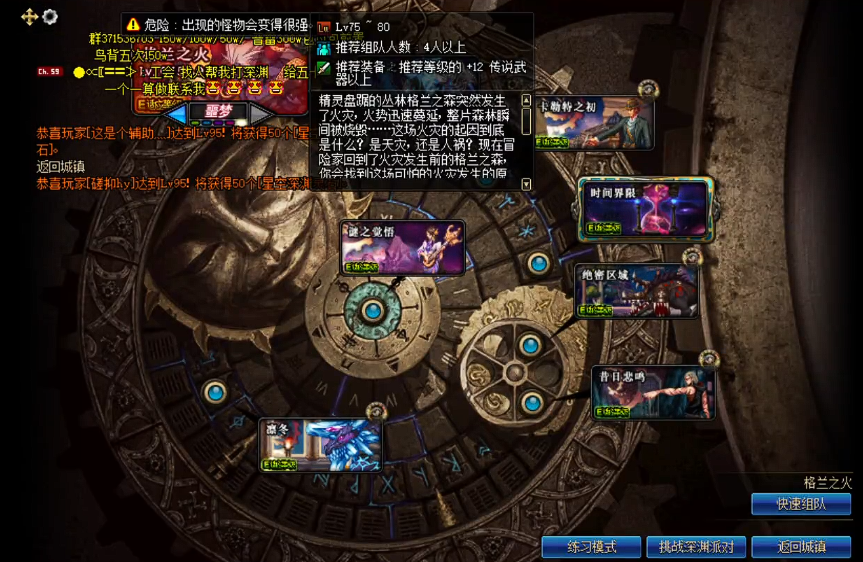This screenshot has width=863, height=562.
Task: Click the gold four-arrow move icon
Action: 29,16
